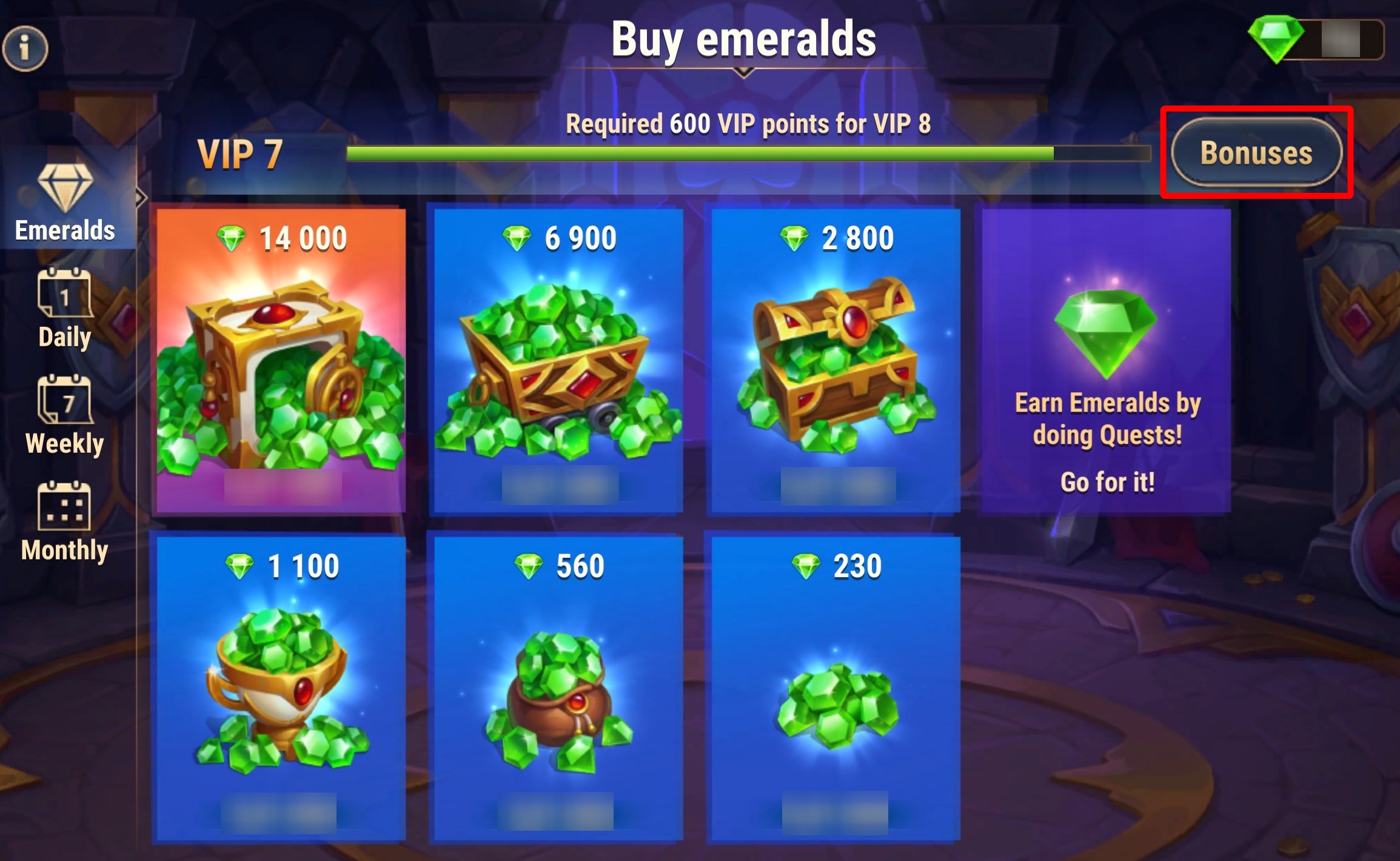Pick the 560 emeralds pouch pack
Image resolution: width=1400 pixels, height=861 pixels.
[x=558, y=689]
